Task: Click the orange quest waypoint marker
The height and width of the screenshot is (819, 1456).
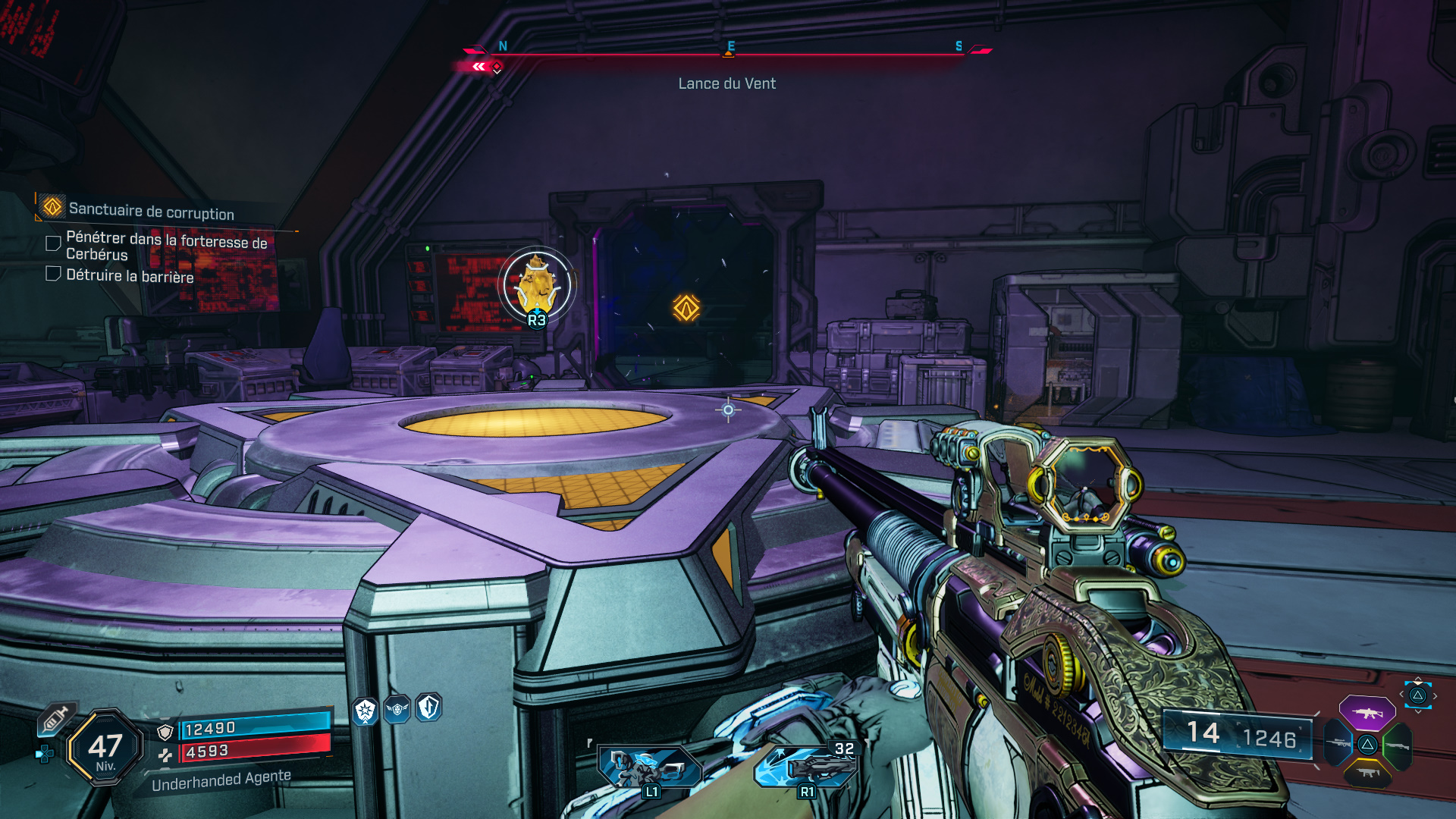Action: tap(686, 308)
